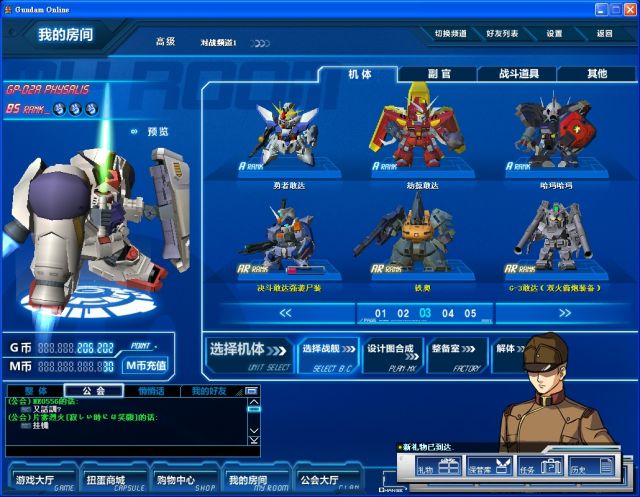Show the next page of mechs
This screenshot has width=640, height=497.
click(x=564, y=313)
